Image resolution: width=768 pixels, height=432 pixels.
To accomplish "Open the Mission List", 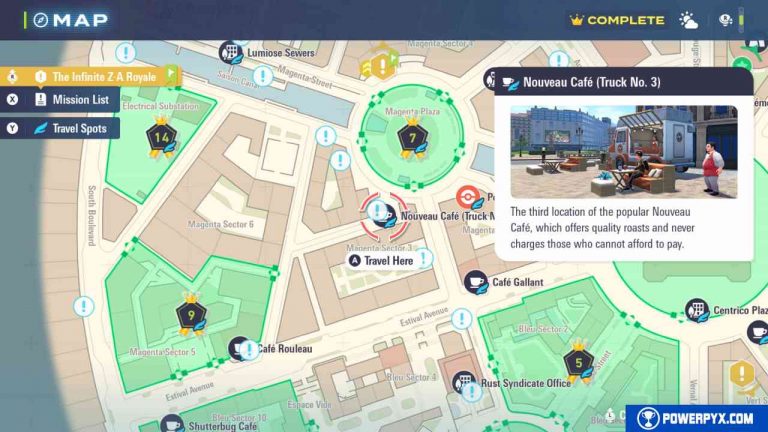I will (68, 100).
